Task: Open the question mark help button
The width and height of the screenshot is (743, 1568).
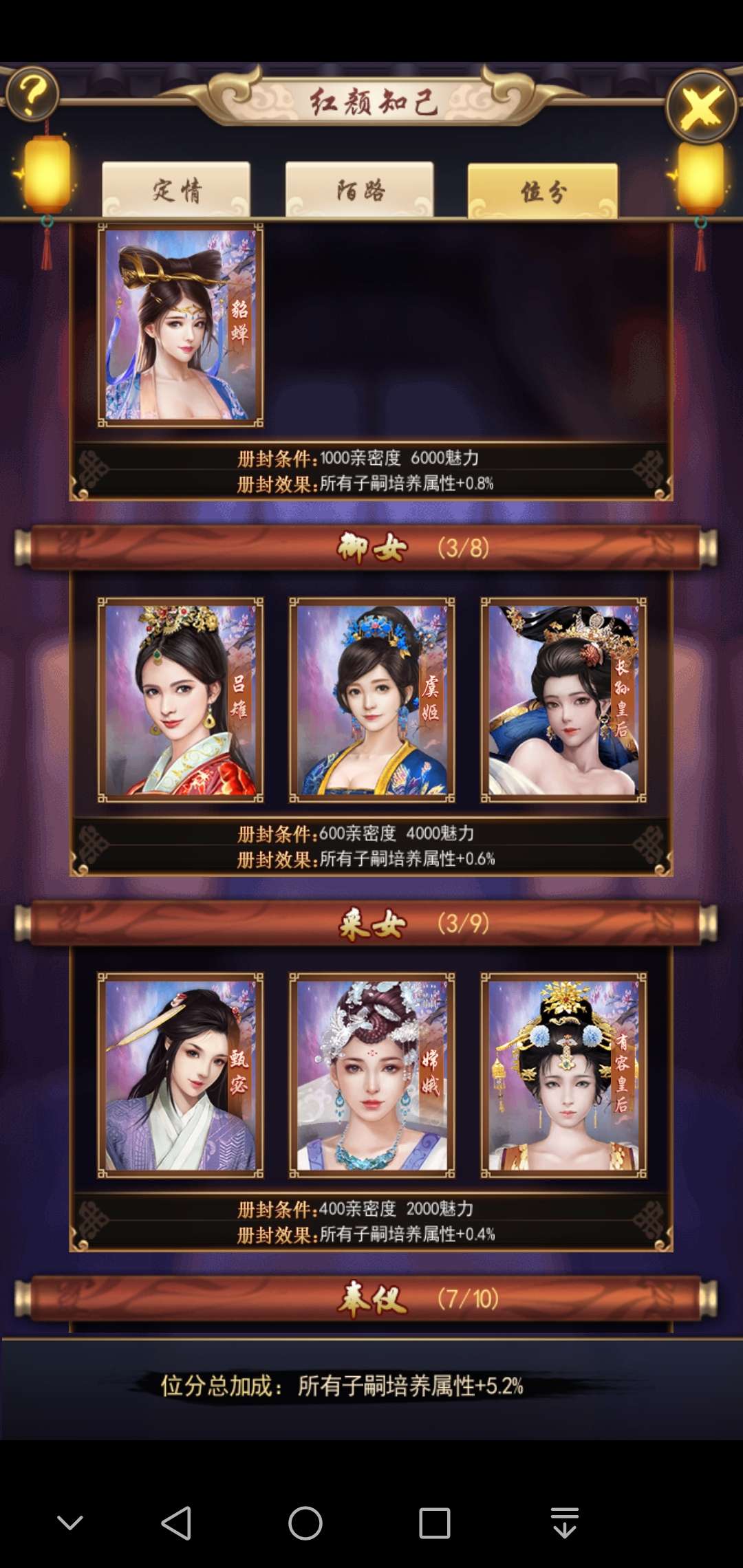Action: pyautogui.click(x=32, y=94)
